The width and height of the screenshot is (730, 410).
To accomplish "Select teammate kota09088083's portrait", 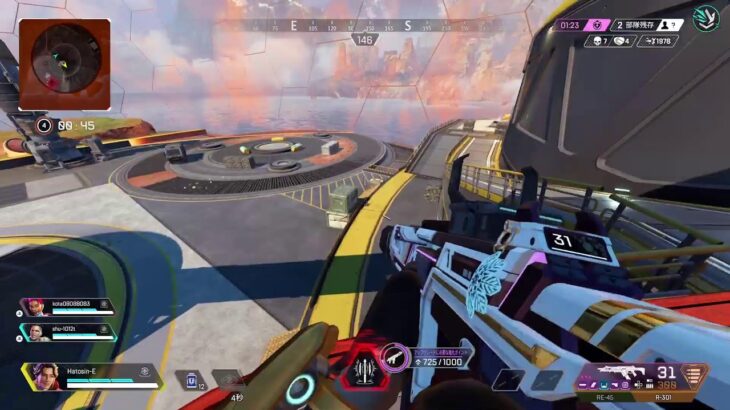I will 33,307.
